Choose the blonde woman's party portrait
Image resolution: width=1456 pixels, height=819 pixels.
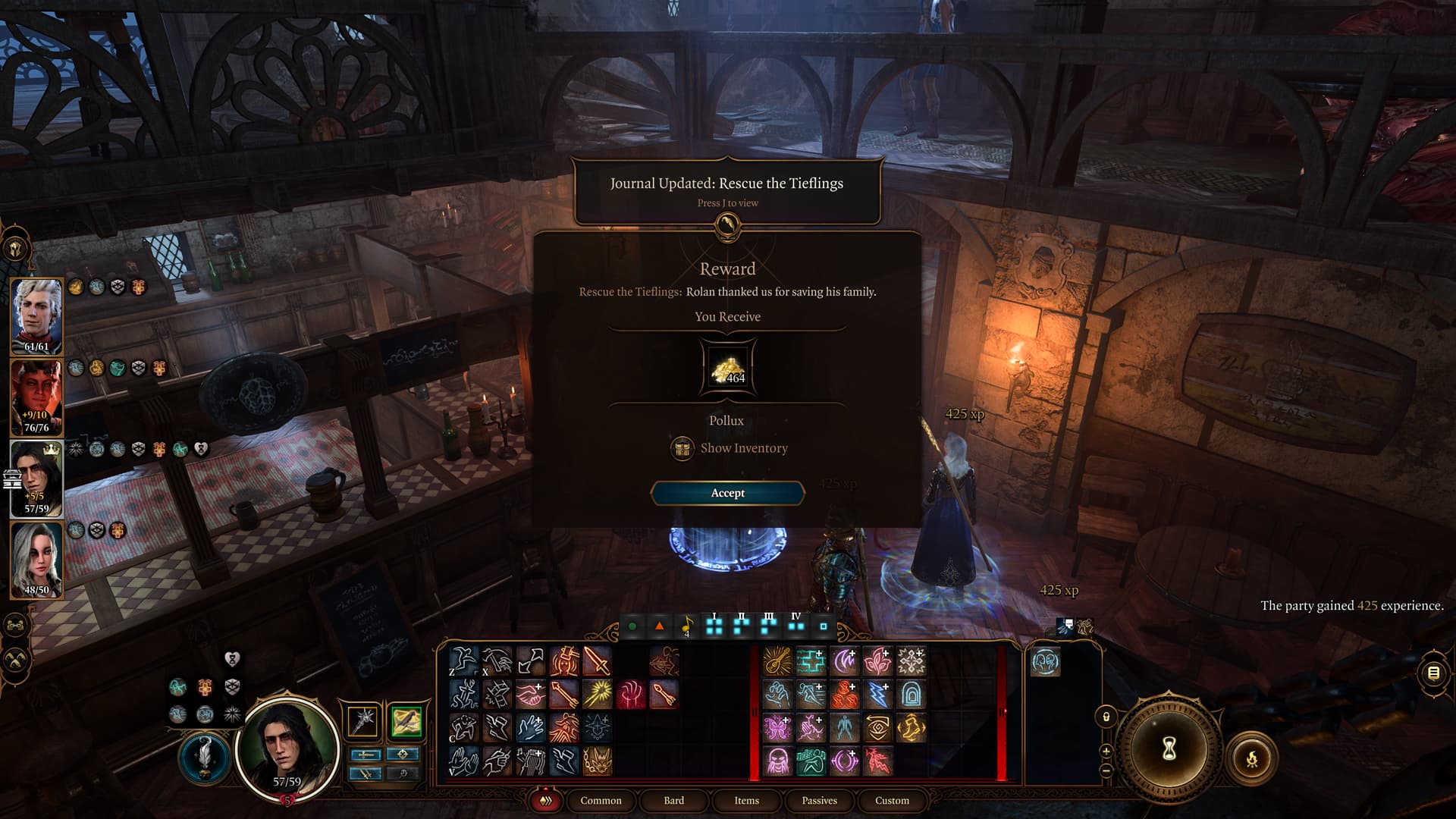pyautogui.click(x=36, y=558)
